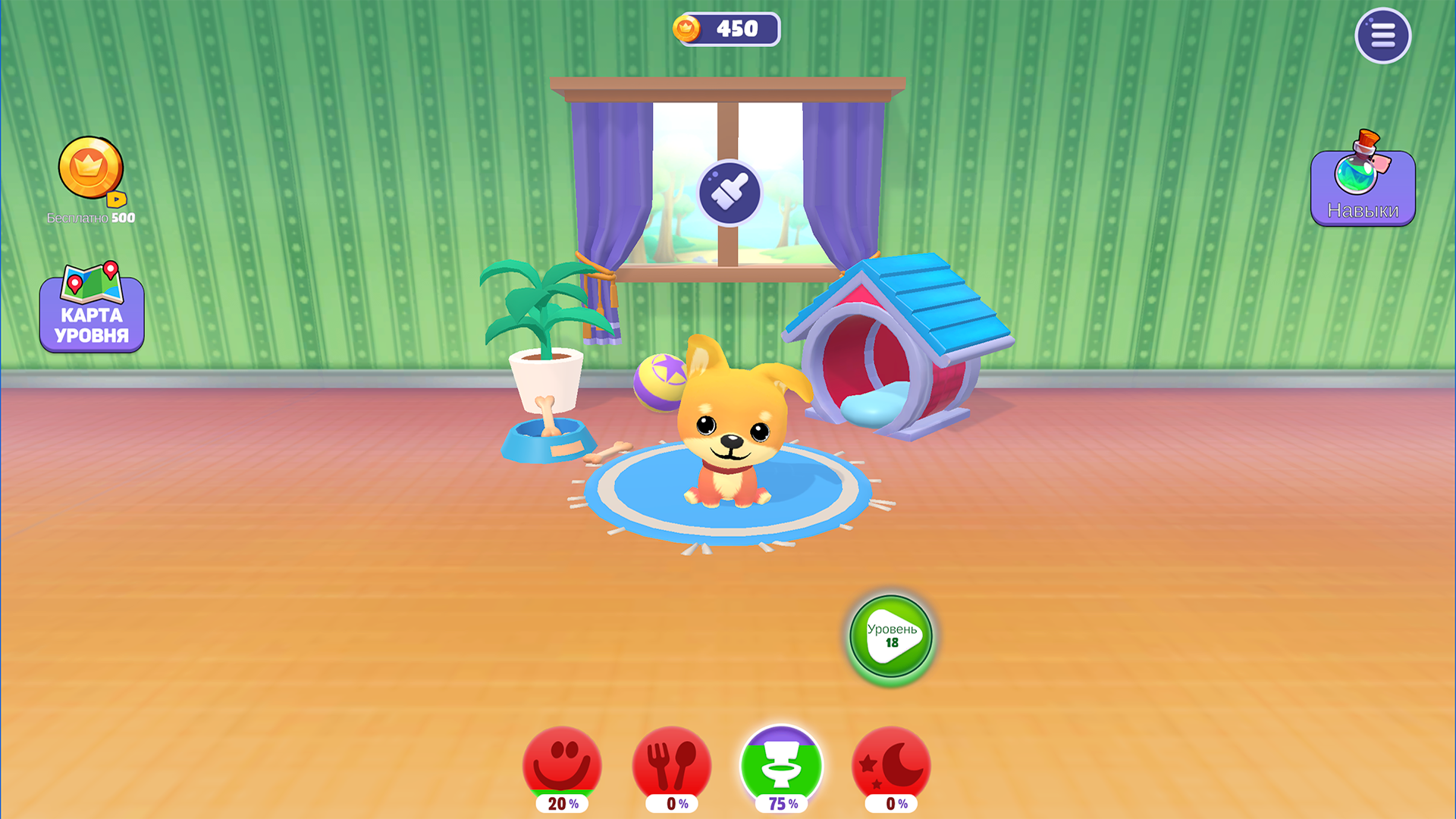Open the hunger fork and knife icon
The width and height of the screenshot is (1456, 819).
click(x=671, y=764)
